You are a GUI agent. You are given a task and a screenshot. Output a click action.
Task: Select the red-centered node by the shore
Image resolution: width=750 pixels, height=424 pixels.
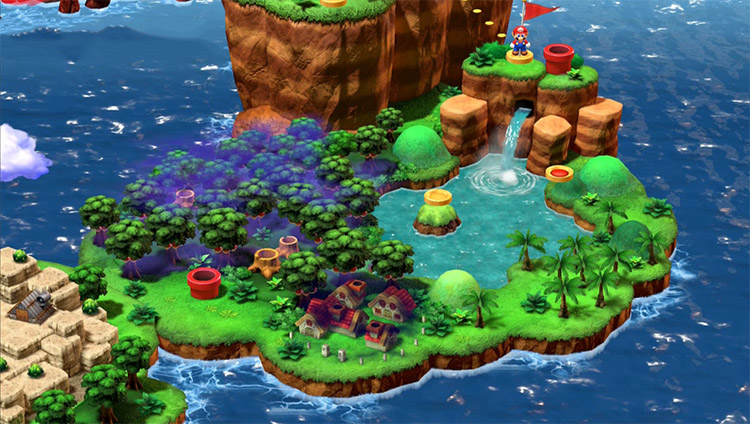pyautogui.click(x=560, y=173)
